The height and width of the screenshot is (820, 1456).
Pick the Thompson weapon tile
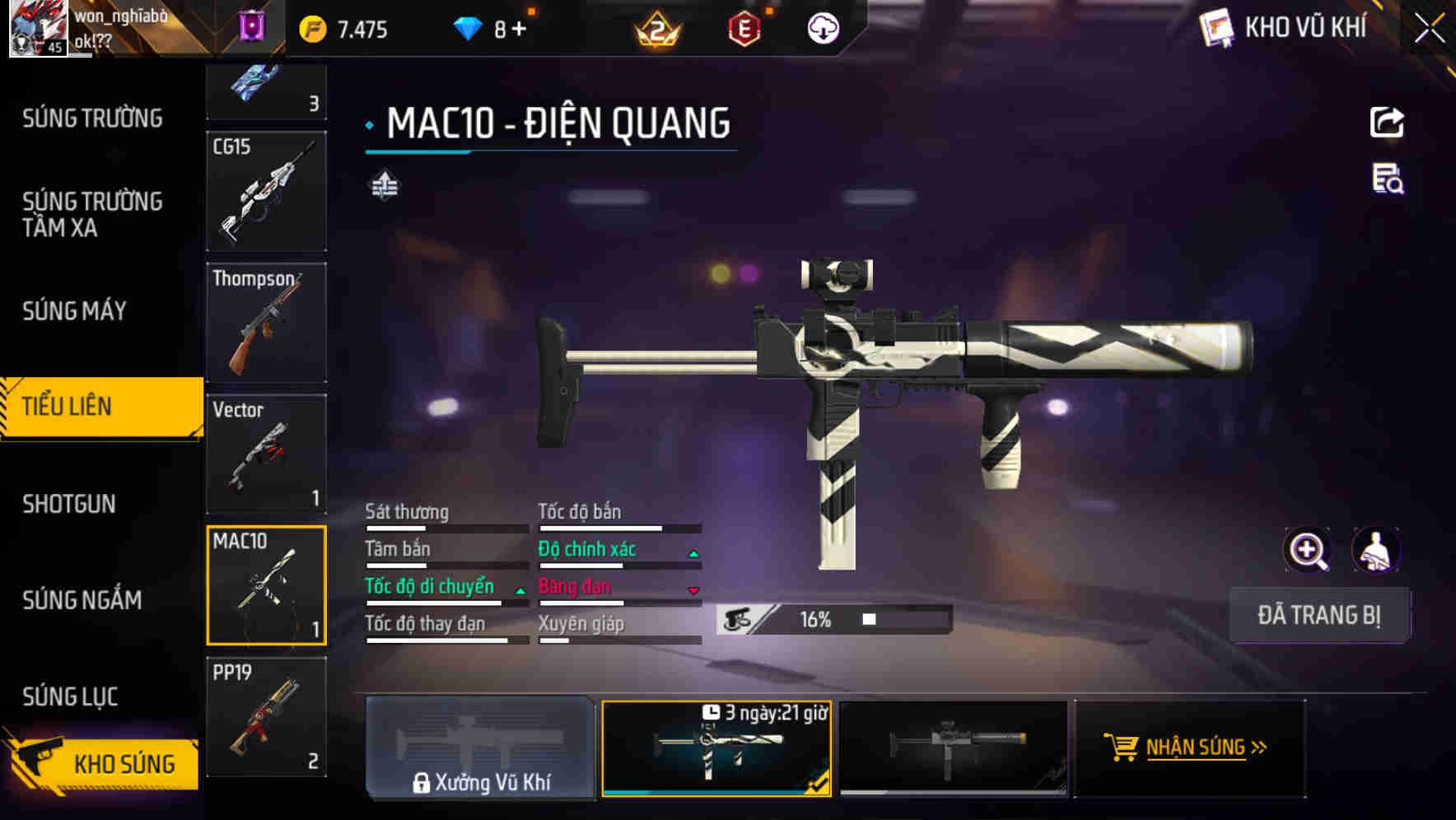point(266,323)
